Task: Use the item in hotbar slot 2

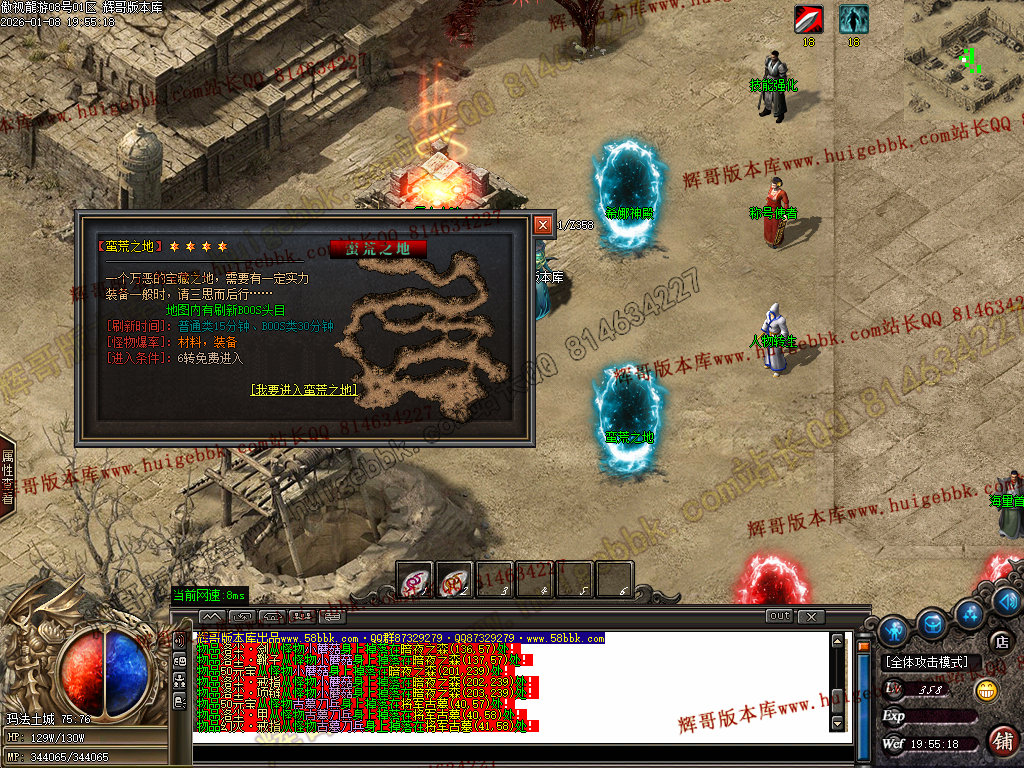Action: 455,579
